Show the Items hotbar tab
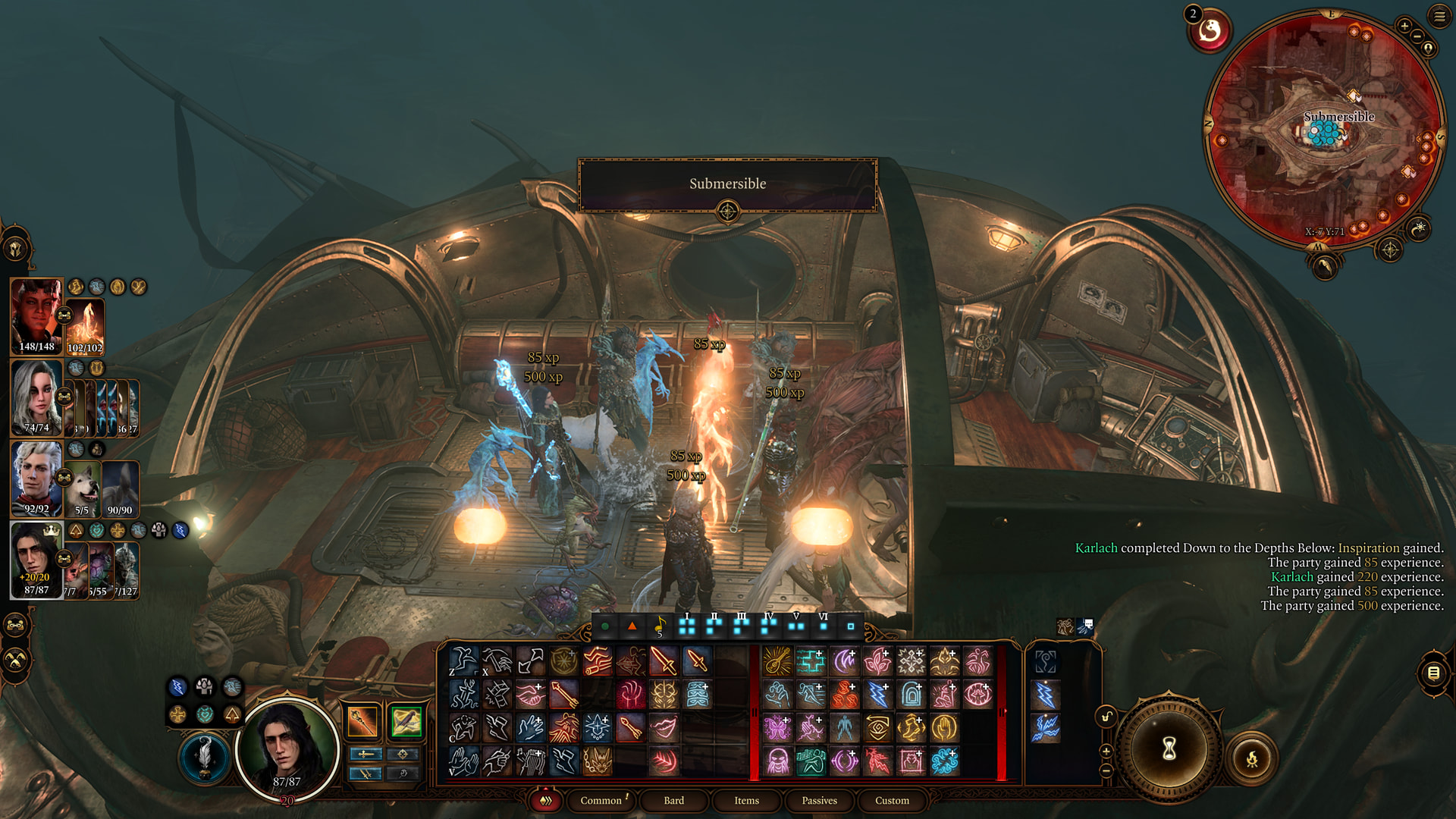Viewport: 1456px width, 819px height. (x=746, y=800)
